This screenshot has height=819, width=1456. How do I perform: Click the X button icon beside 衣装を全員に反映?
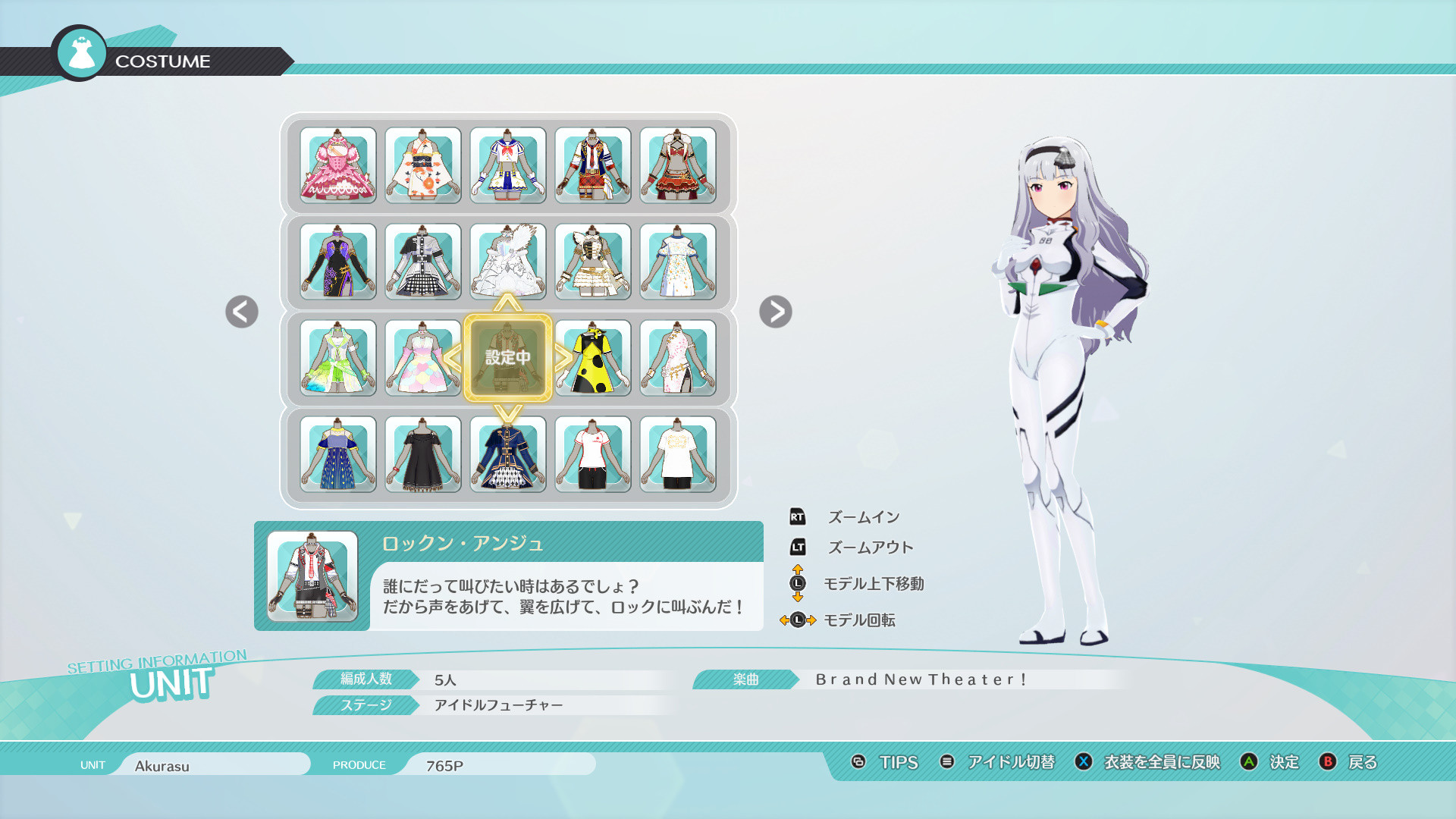point(1083,763)
